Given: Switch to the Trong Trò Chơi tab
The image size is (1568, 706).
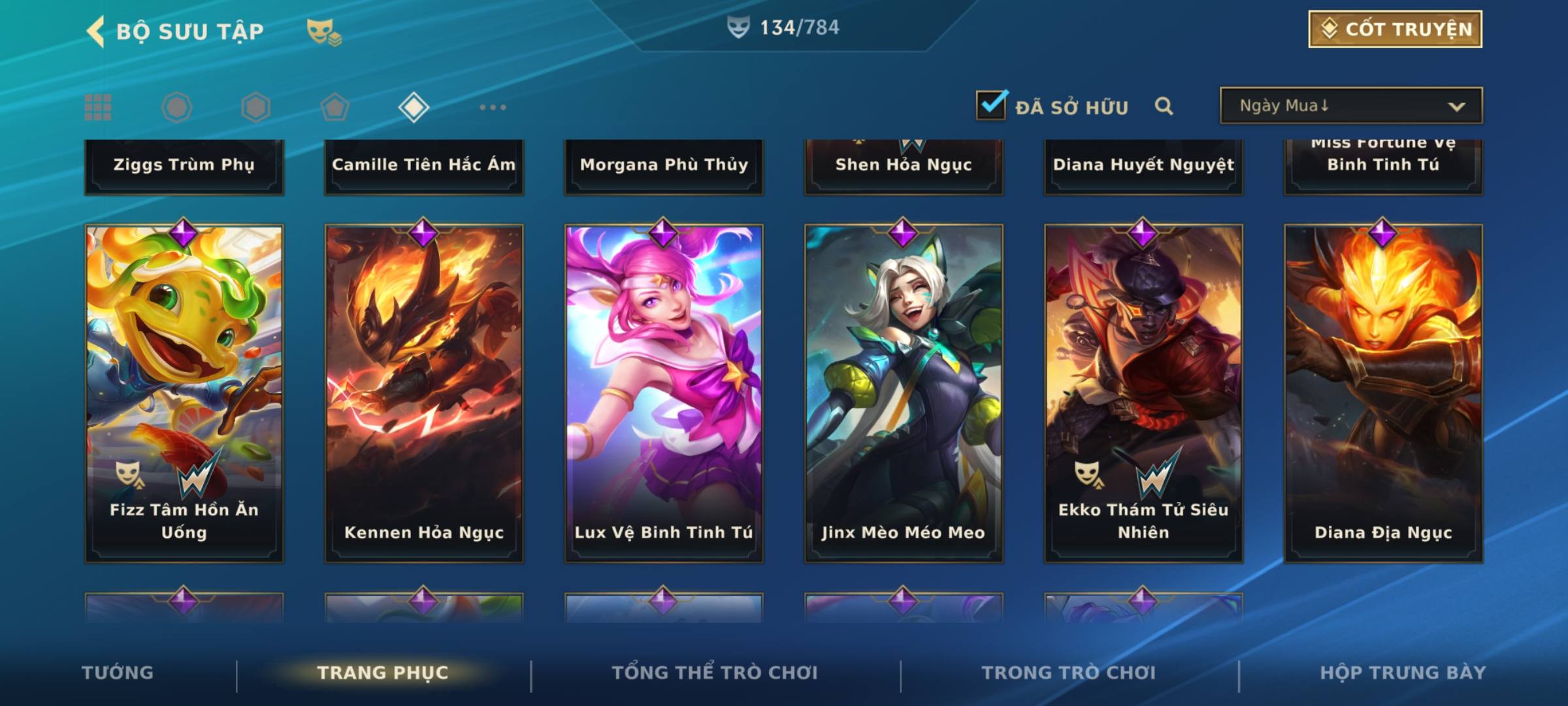Looking at the screenshot, I should click(1069, 673).
